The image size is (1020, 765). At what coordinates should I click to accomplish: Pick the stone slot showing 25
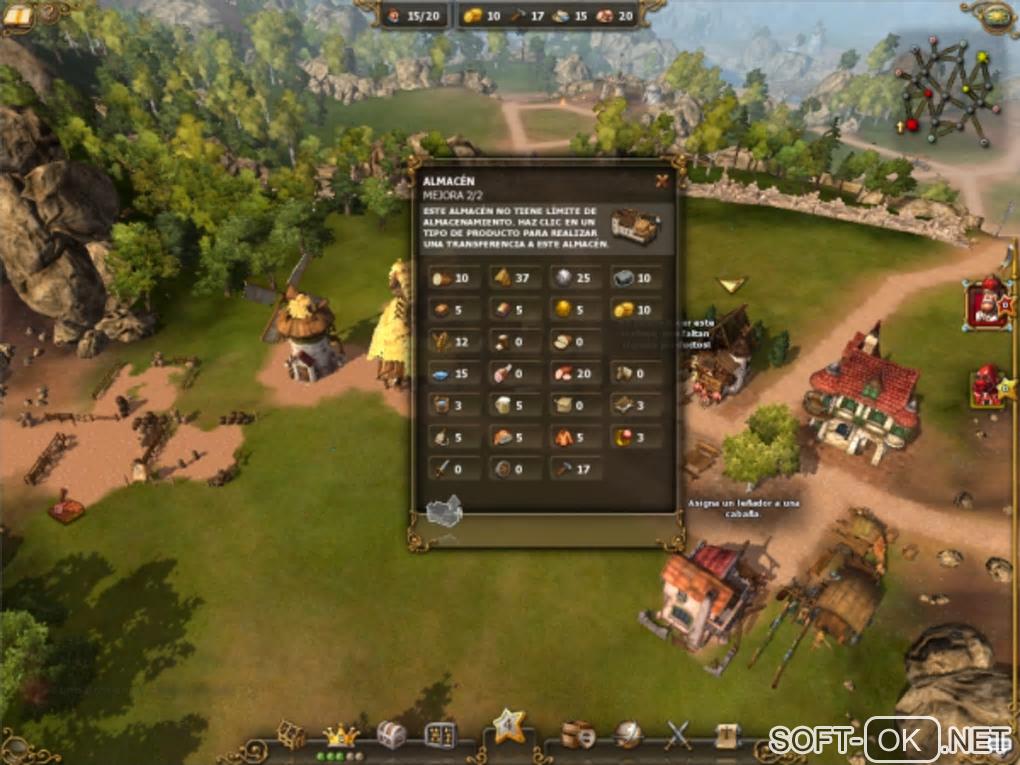(x=574, y=278)
